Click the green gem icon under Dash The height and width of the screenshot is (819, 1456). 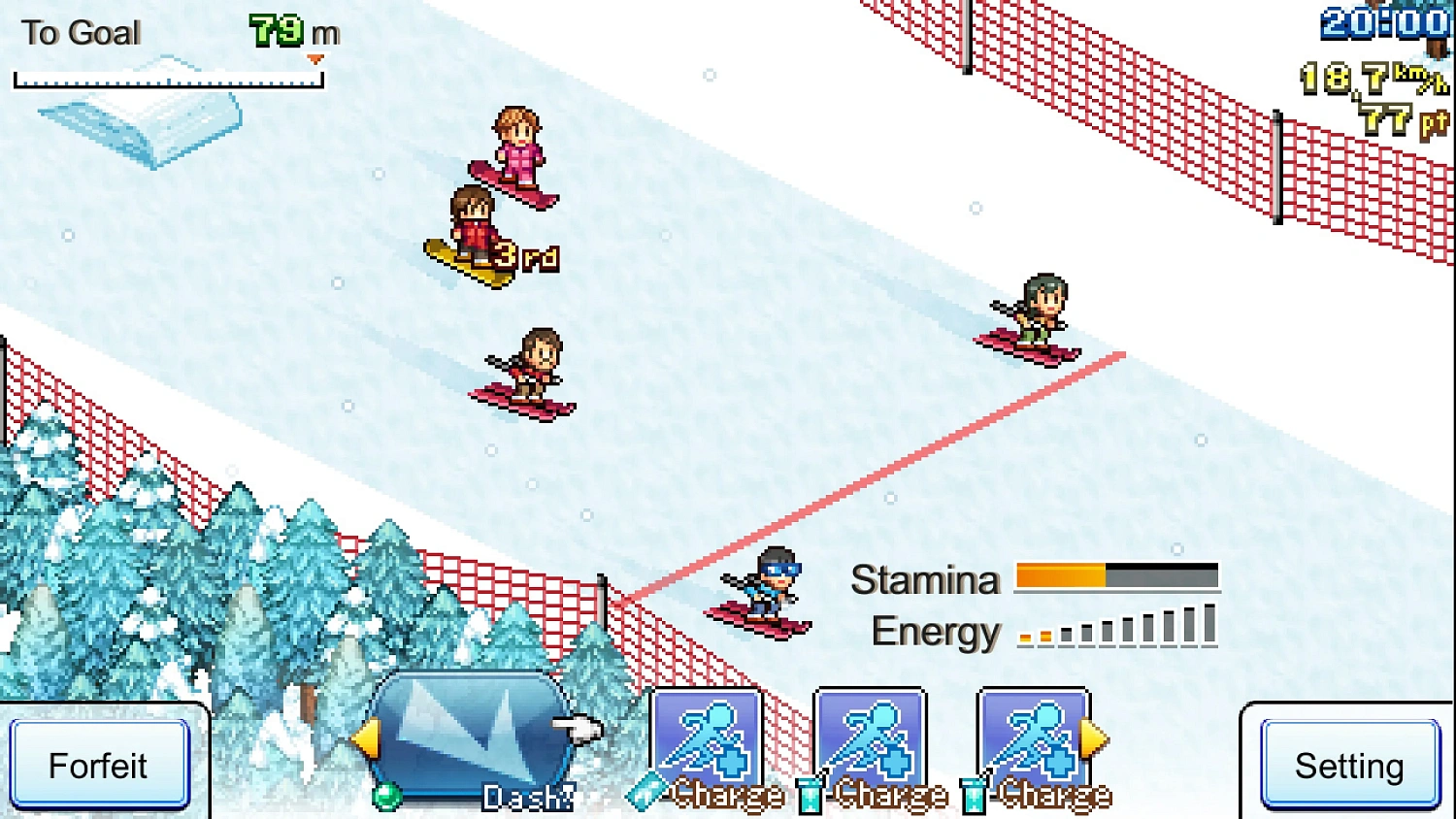coord(386,798)
